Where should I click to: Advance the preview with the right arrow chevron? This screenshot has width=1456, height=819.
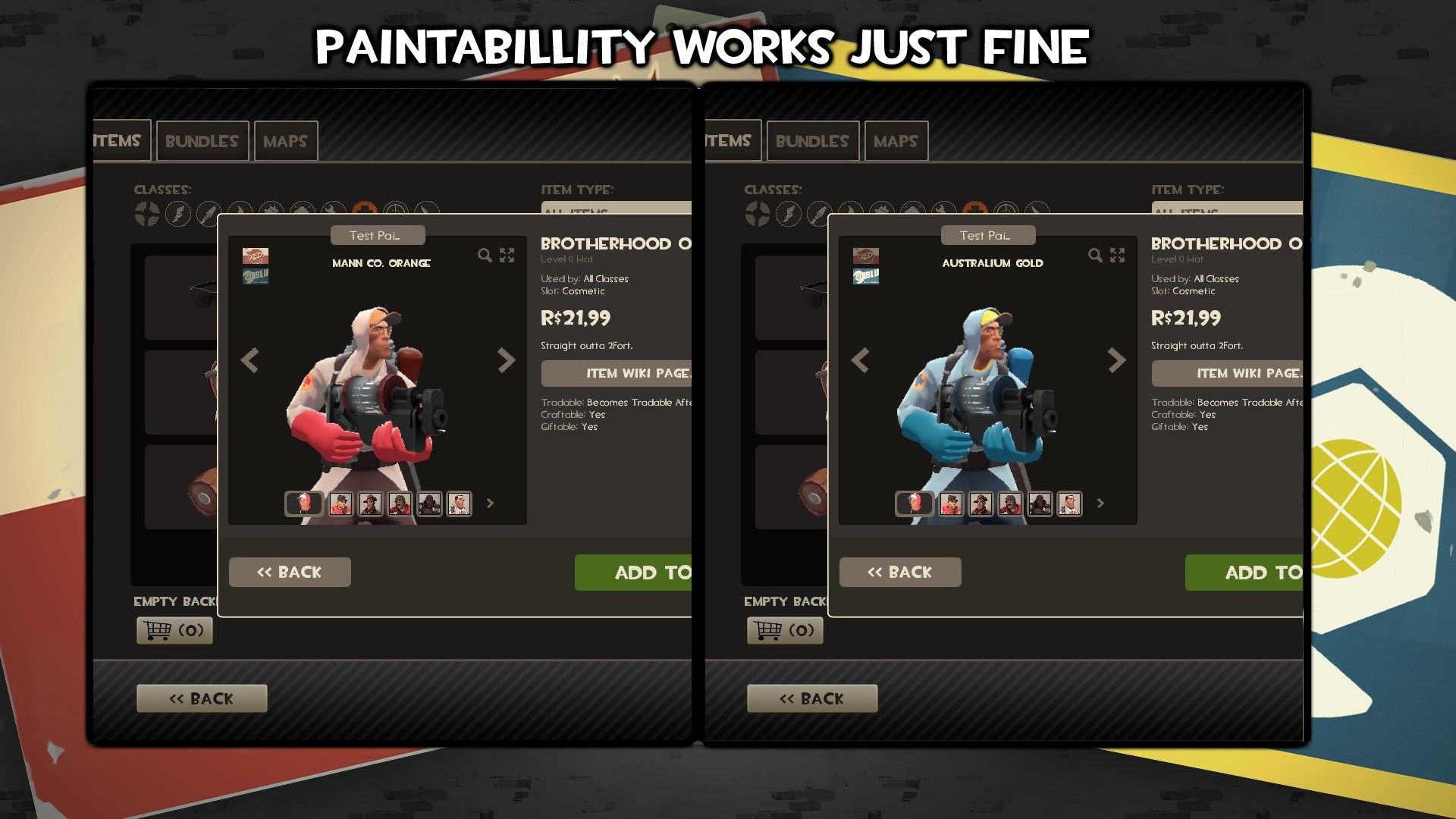(x=507, y=361)
